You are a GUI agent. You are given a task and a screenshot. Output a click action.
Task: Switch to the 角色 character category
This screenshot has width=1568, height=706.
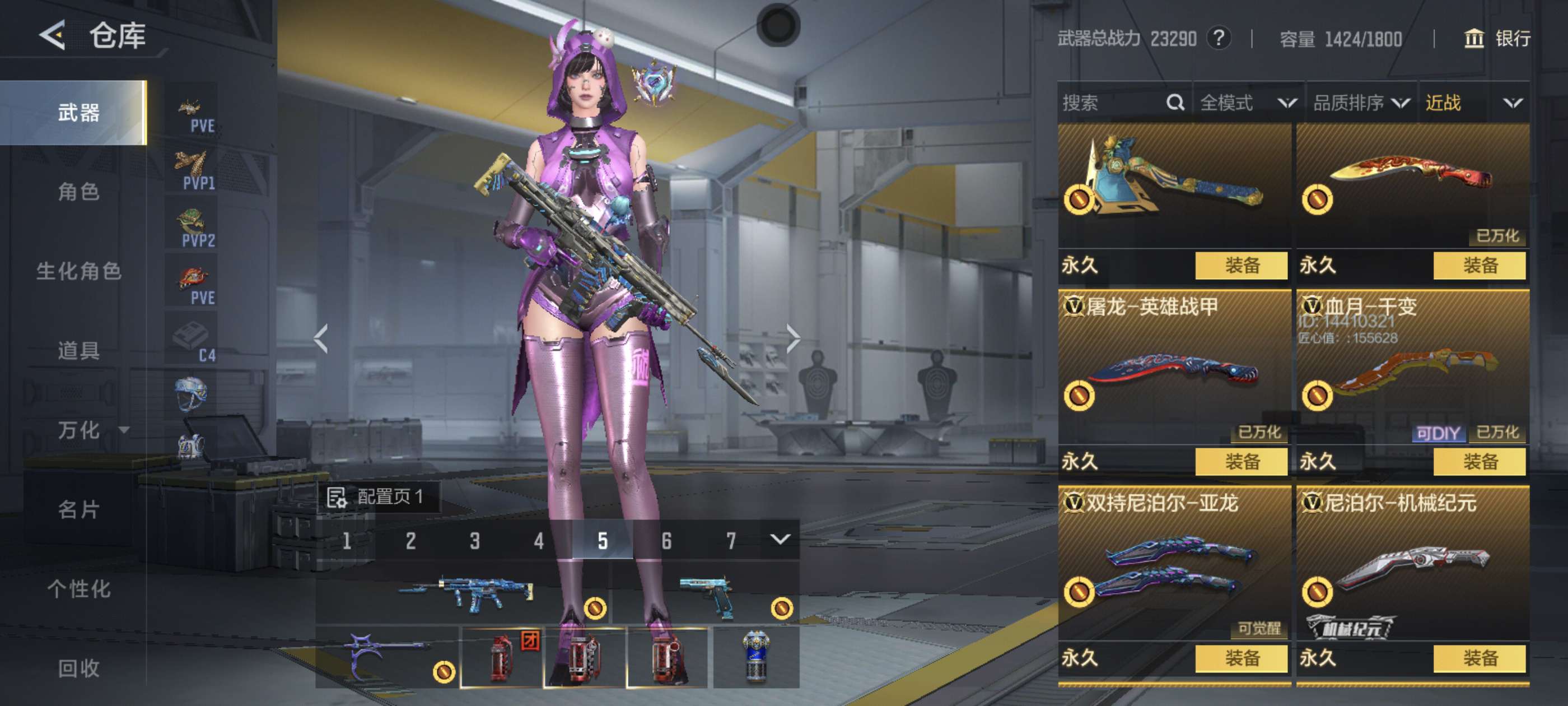[78, 192]
